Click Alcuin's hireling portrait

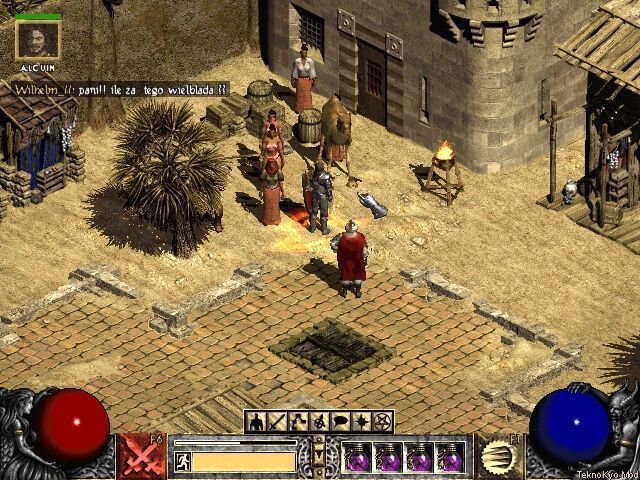(x=38, y=39)
